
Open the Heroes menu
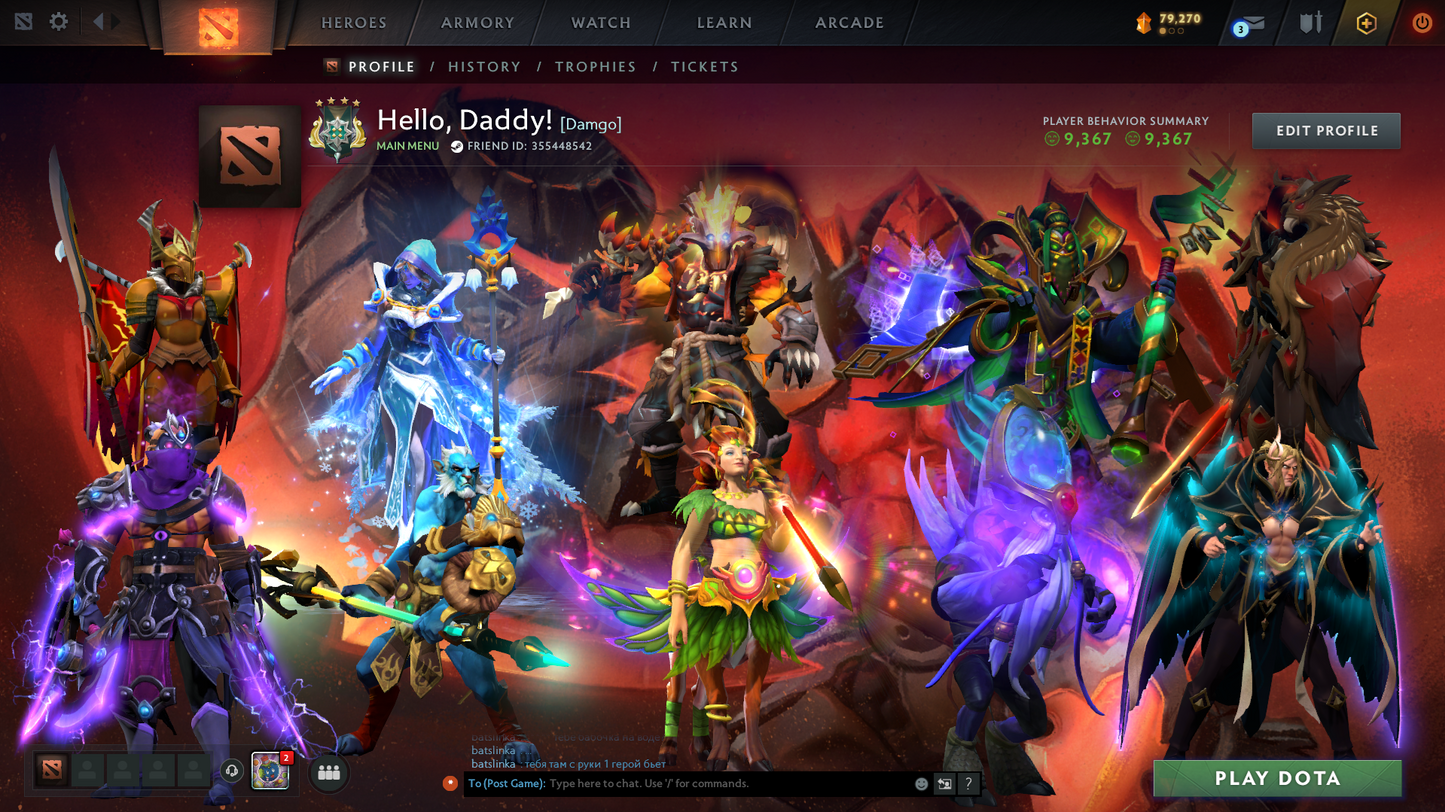point(353,23)
